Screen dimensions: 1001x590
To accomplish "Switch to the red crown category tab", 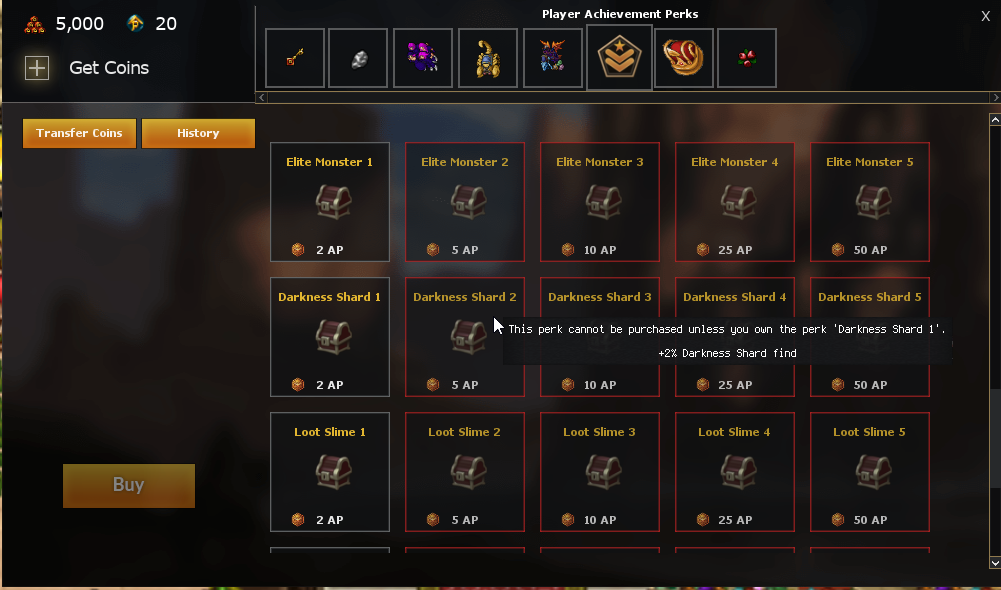I will point(684,58).
